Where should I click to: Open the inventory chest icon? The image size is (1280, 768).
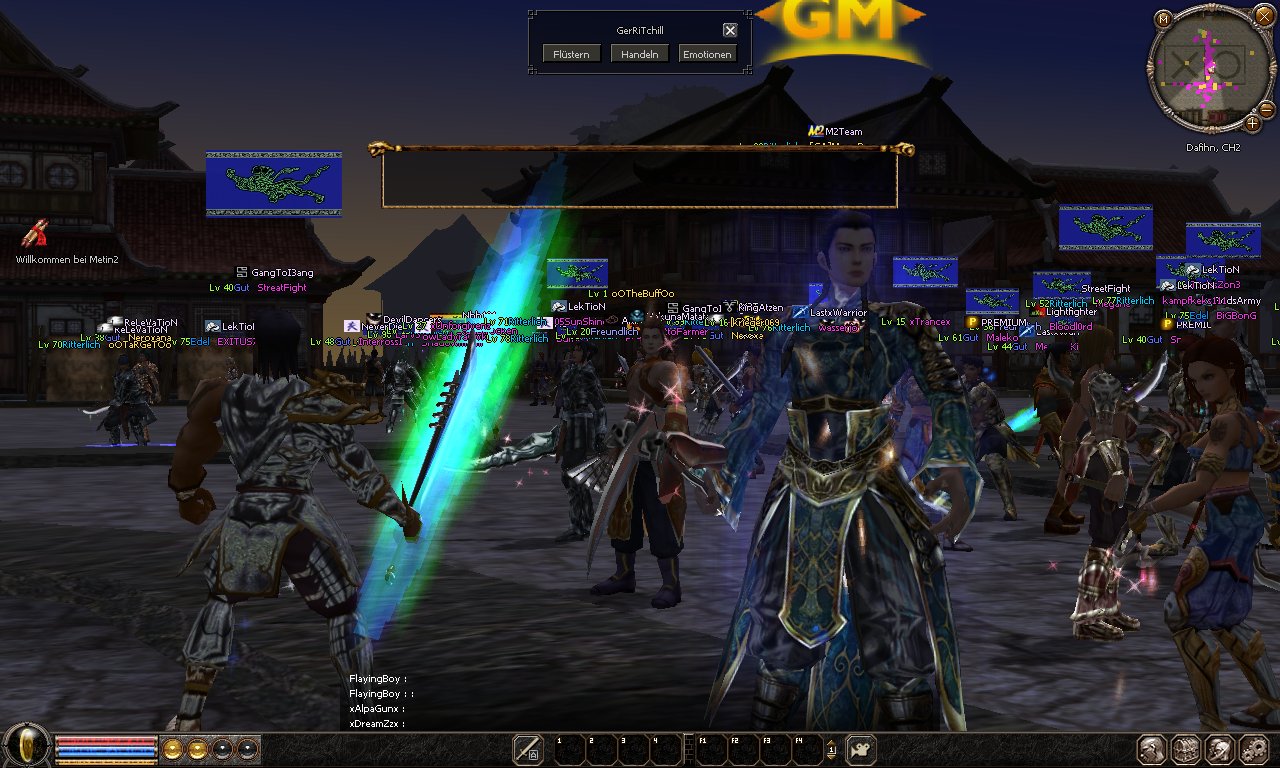click(x=1186, y=749)
